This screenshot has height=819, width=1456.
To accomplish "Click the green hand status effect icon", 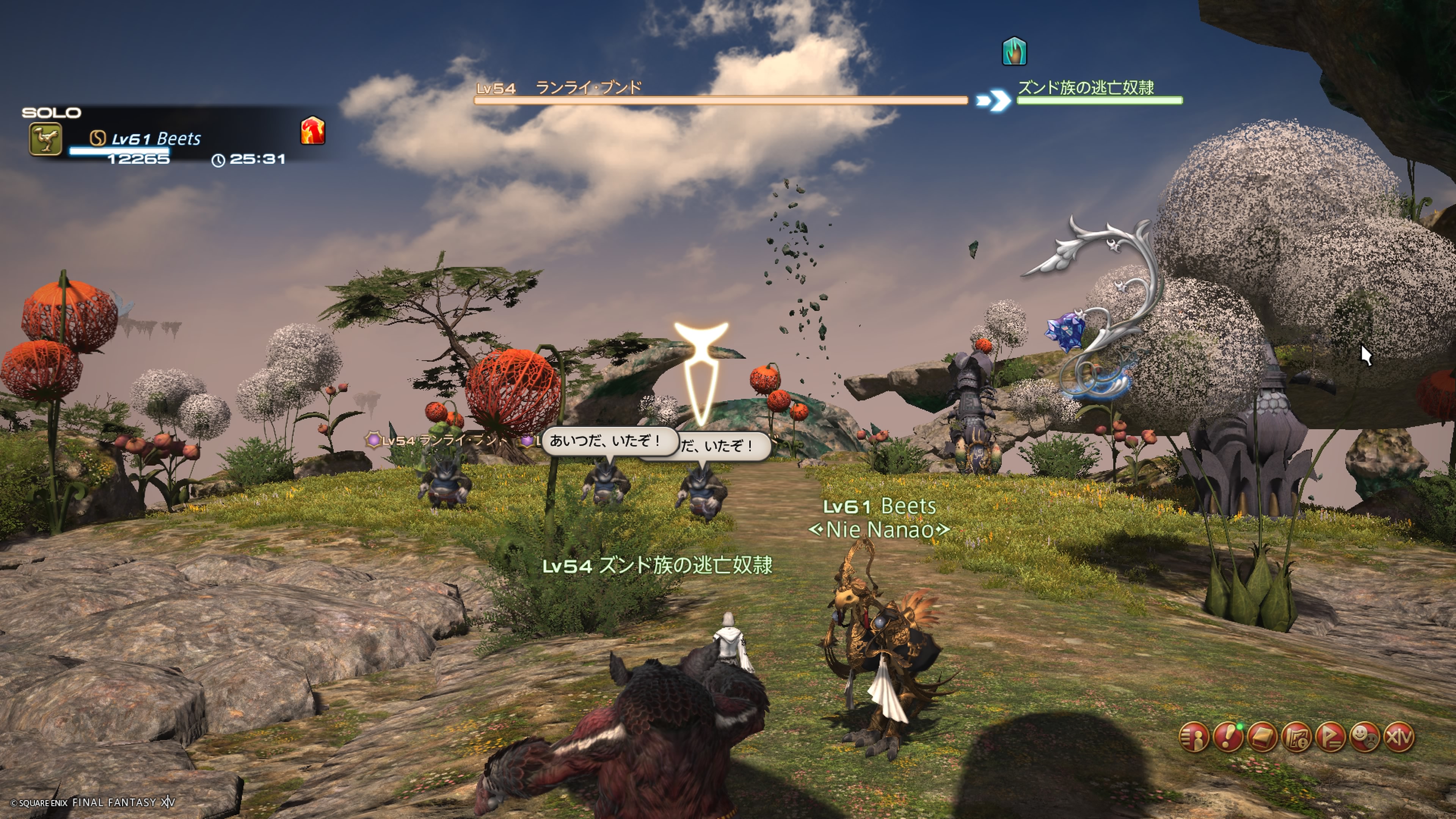I will point(1014,52).
